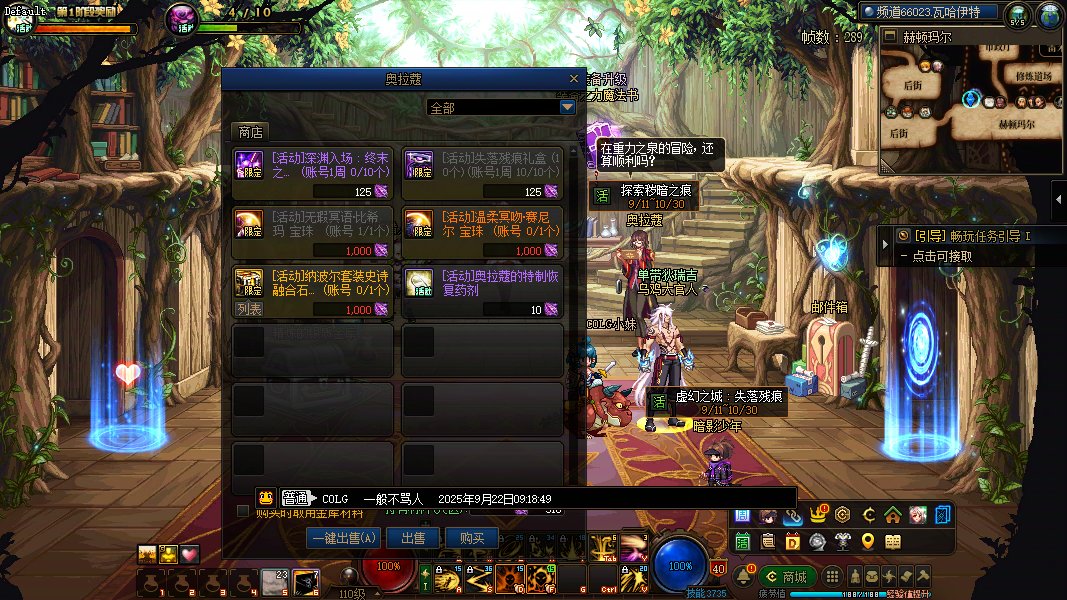This screenshot has height=600, width=1067.
Task: Open the 全部 category dropdown
Action: [567, 107]
